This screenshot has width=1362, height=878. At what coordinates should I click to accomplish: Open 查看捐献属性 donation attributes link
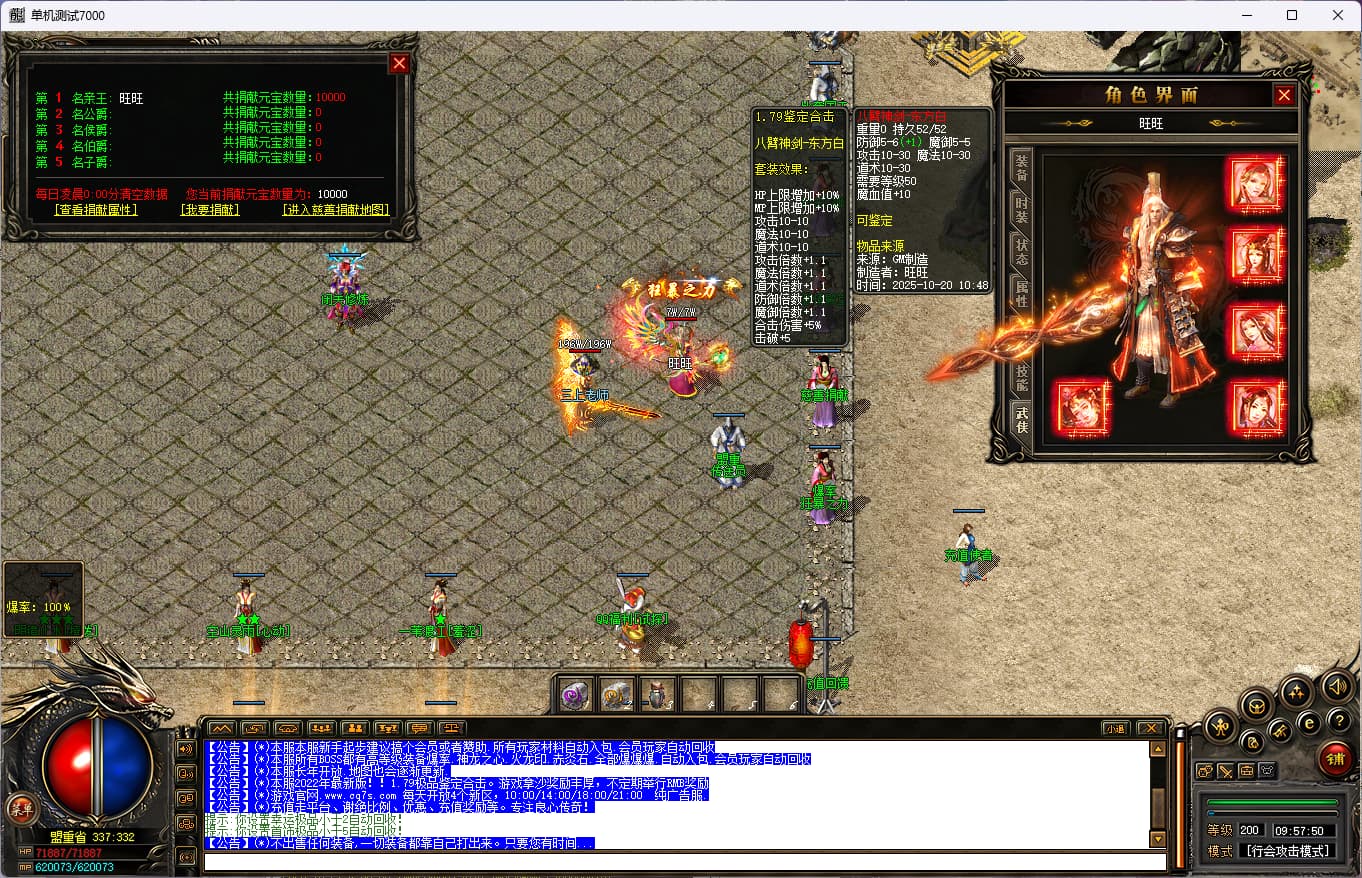[96, 210]
